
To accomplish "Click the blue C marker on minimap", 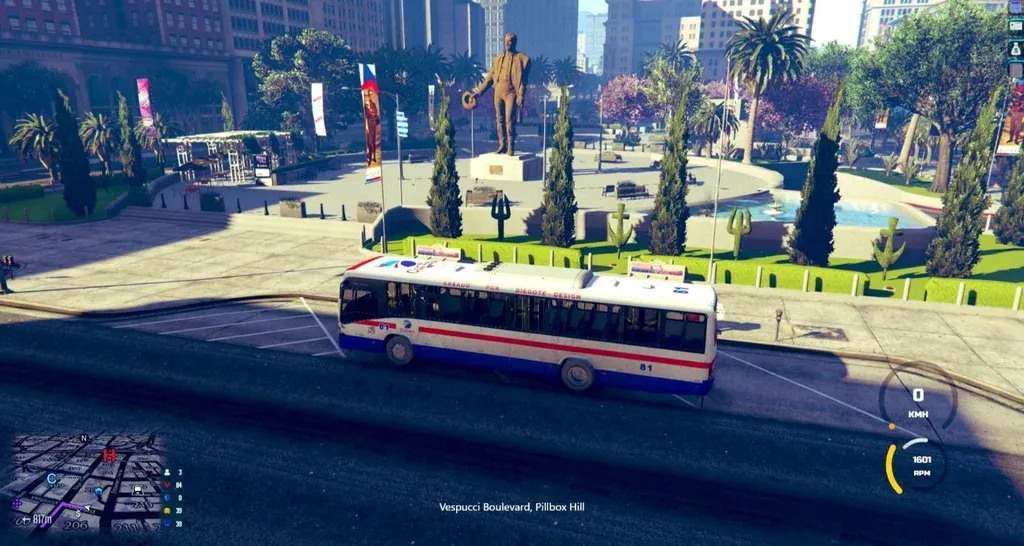I will pos(51,478).
